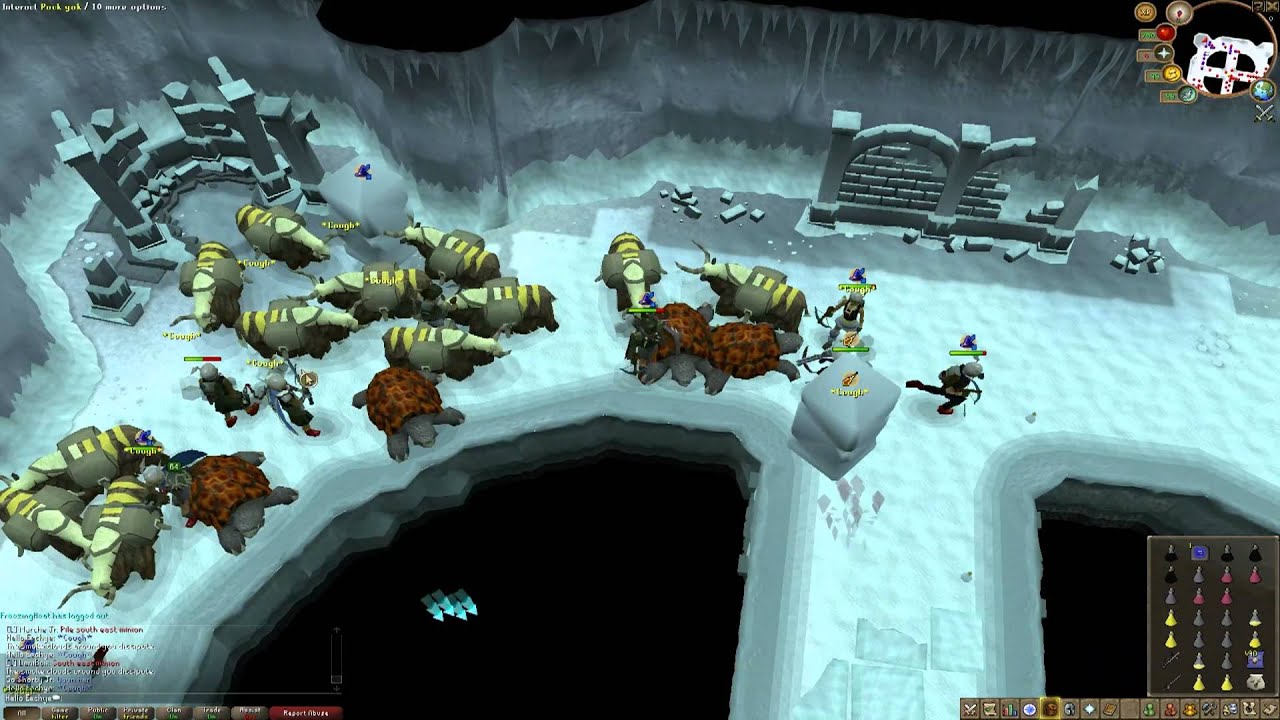Image resolution: width=1280 pixels, height=720 pixels.
Task: Toggle the yellow run energy orb
Action: click(1172, 75)
